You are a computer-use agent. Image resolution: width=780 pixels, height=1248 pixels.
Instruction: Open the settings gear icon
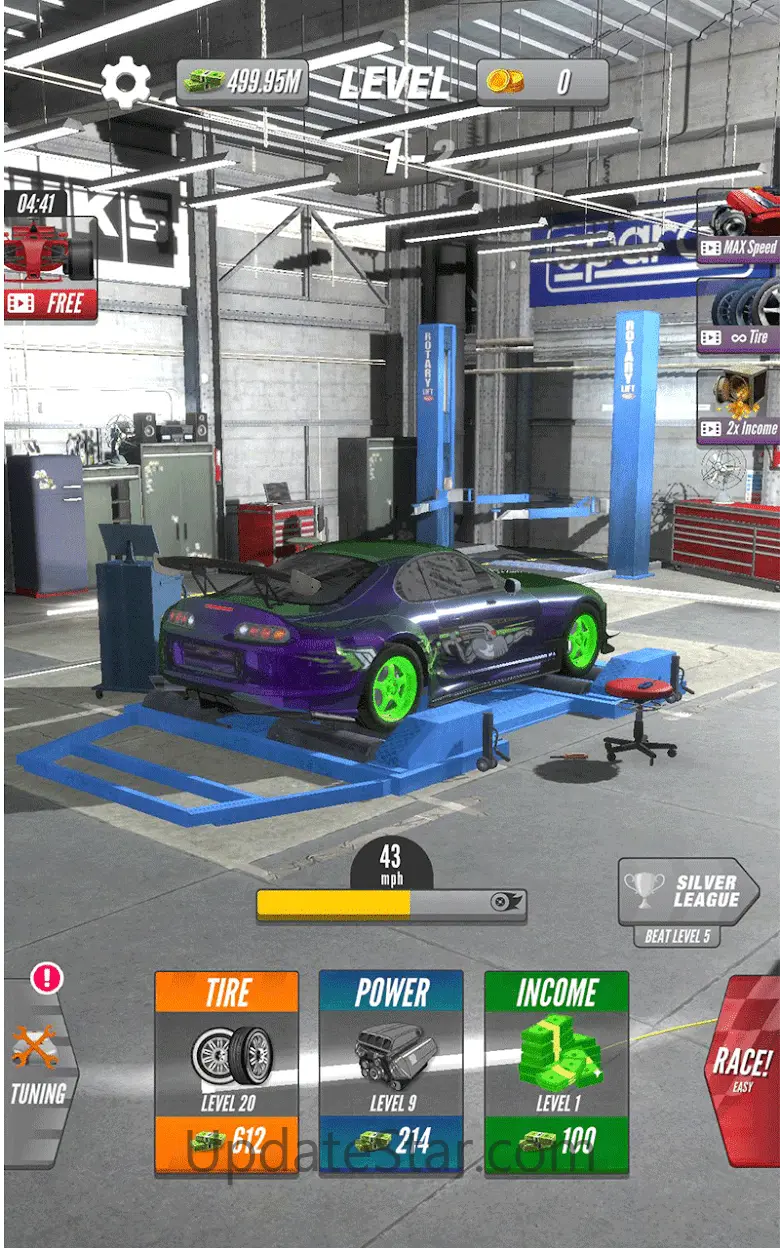pyautogui.click(x=126, y=84)
